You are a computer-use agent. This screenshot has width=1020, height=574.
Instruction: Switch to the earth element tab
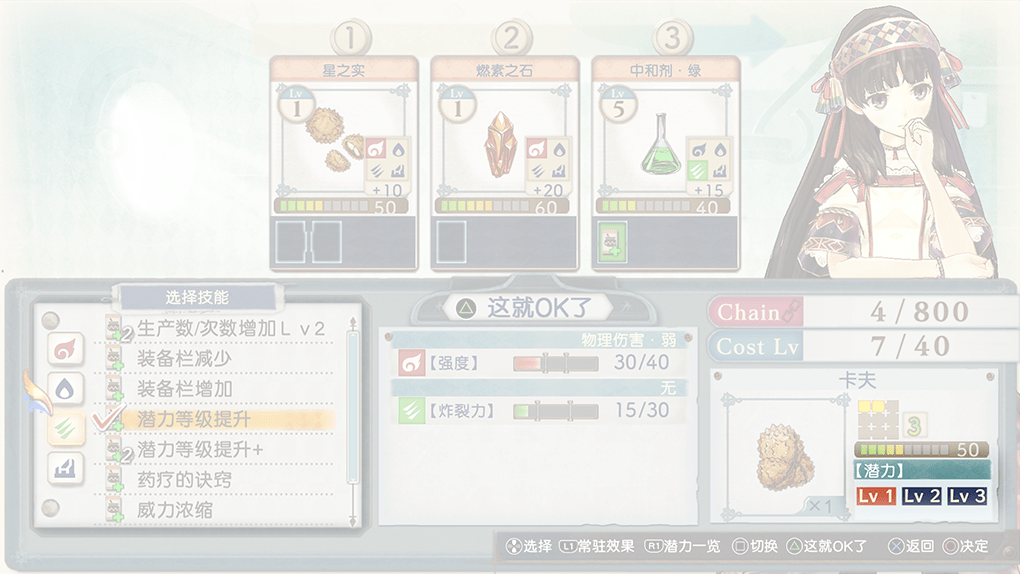pos(65,468)
